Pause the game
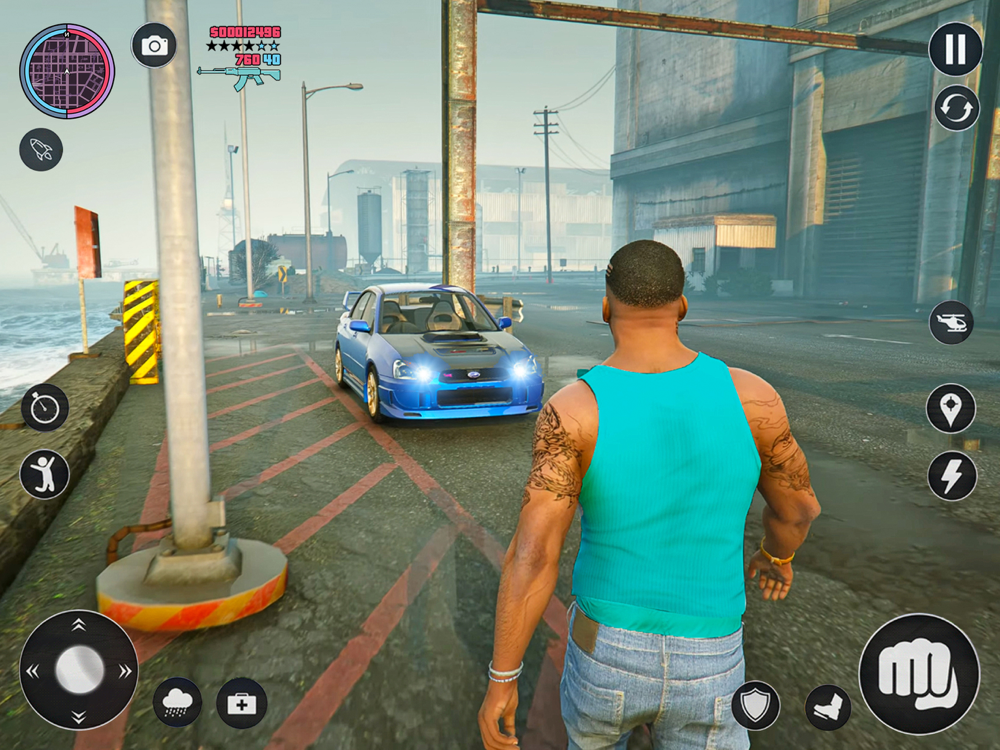The width and height of the screenshot is (1000, 750). pyautogui.click(x=955, y=49)
